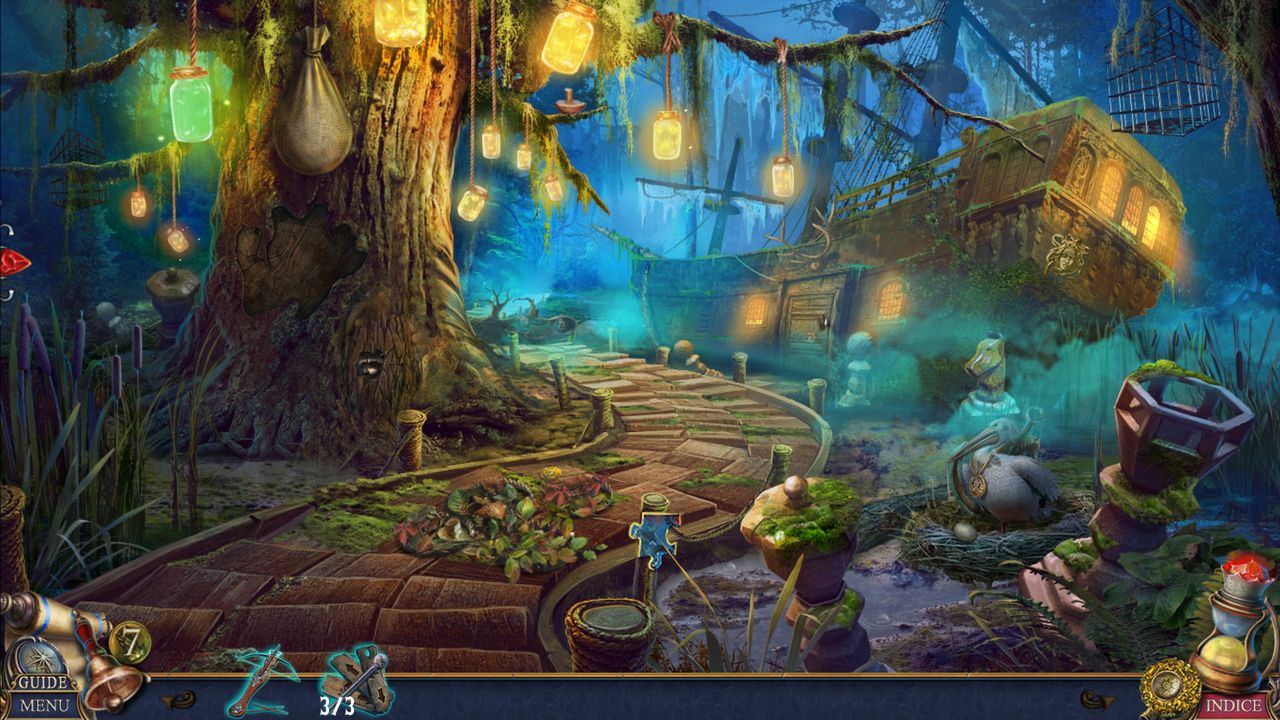Click the gold coin counter showing 7
The height and width of the screenshot is (720, 1280).
click(x=129, y=642)
